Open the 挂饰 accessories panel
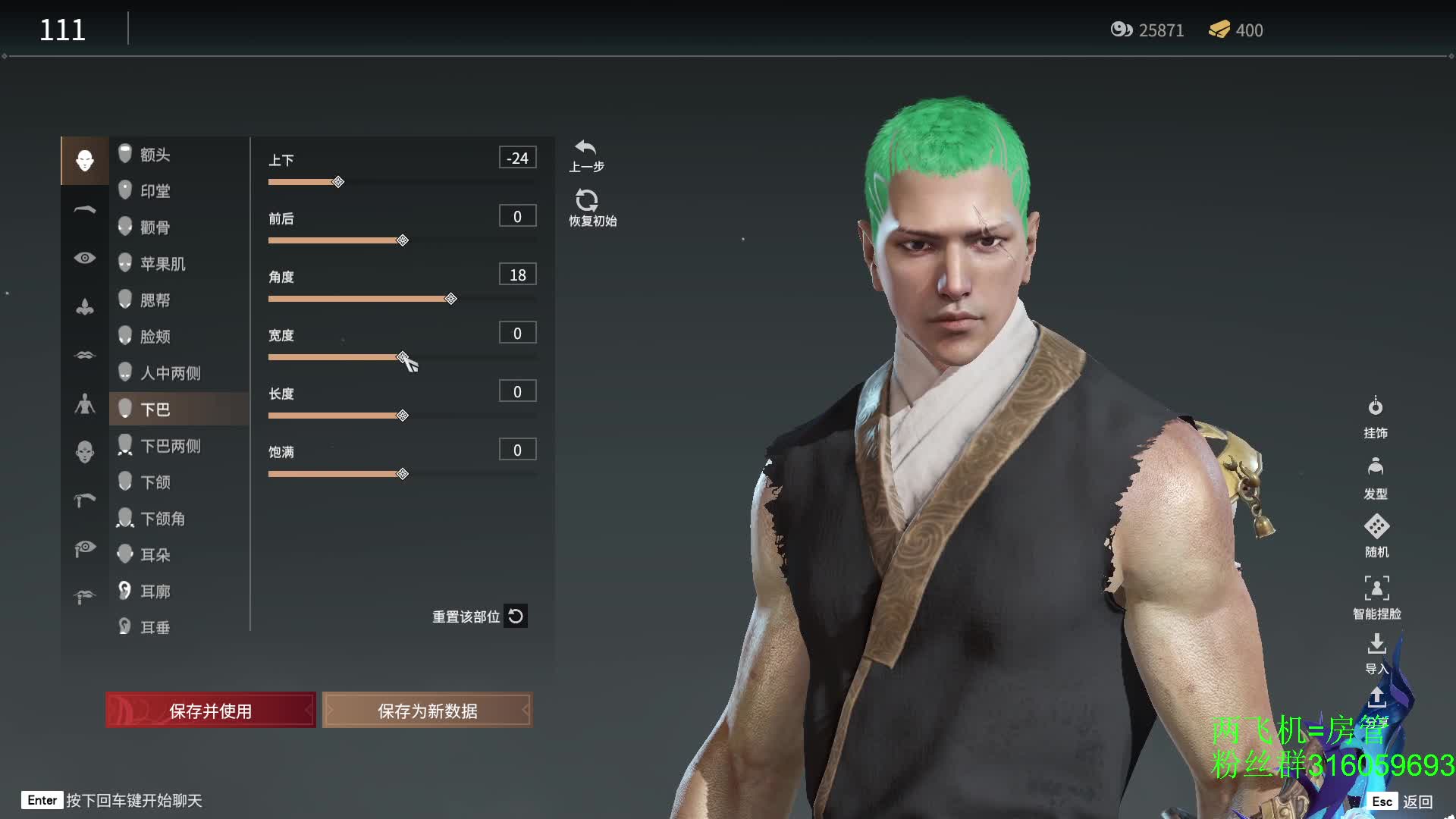 pos(1376,416)
